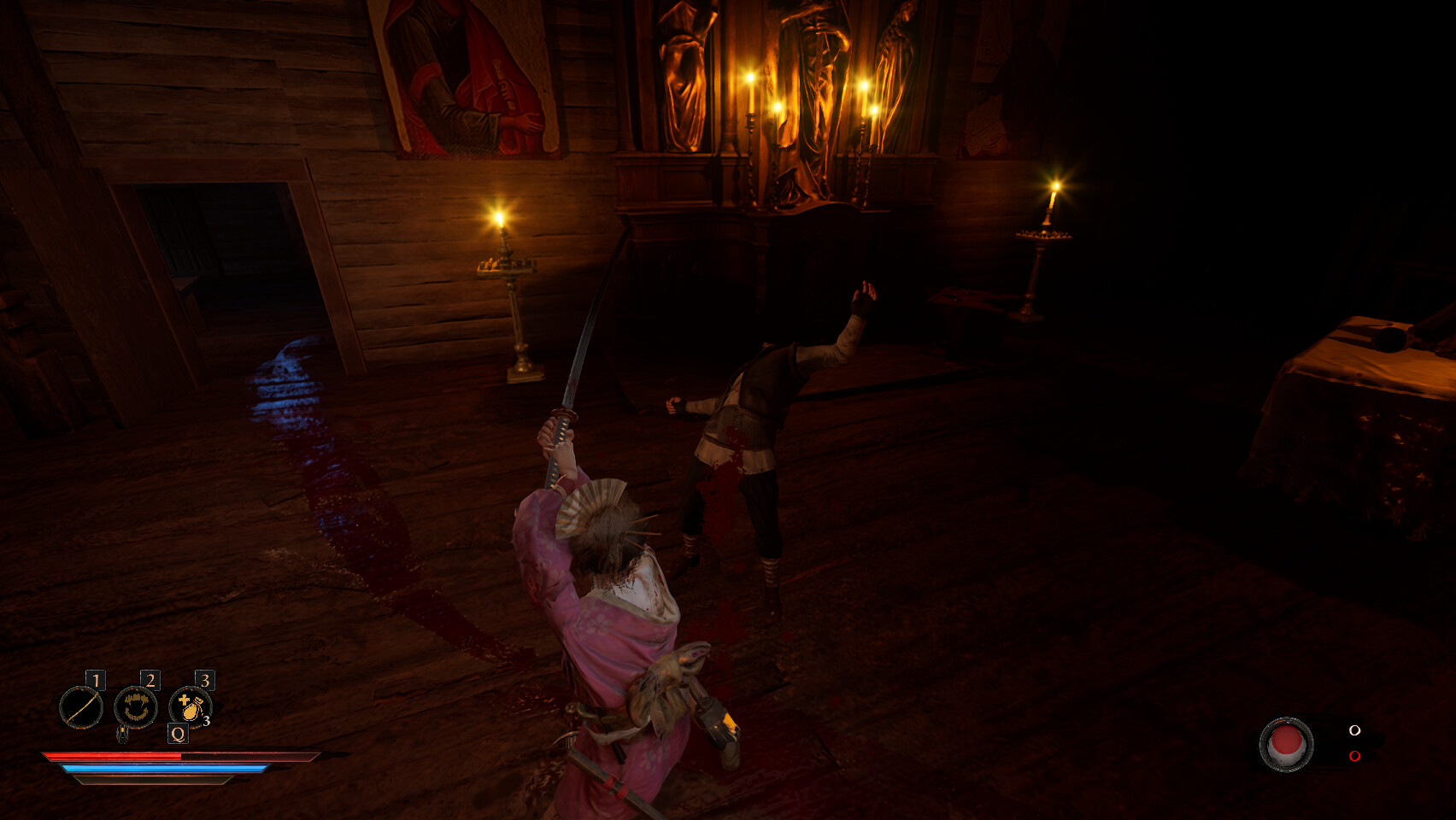Select the item in weapon slot 2
This screenshot has height=820, width=1456.
tap(136, 708)
